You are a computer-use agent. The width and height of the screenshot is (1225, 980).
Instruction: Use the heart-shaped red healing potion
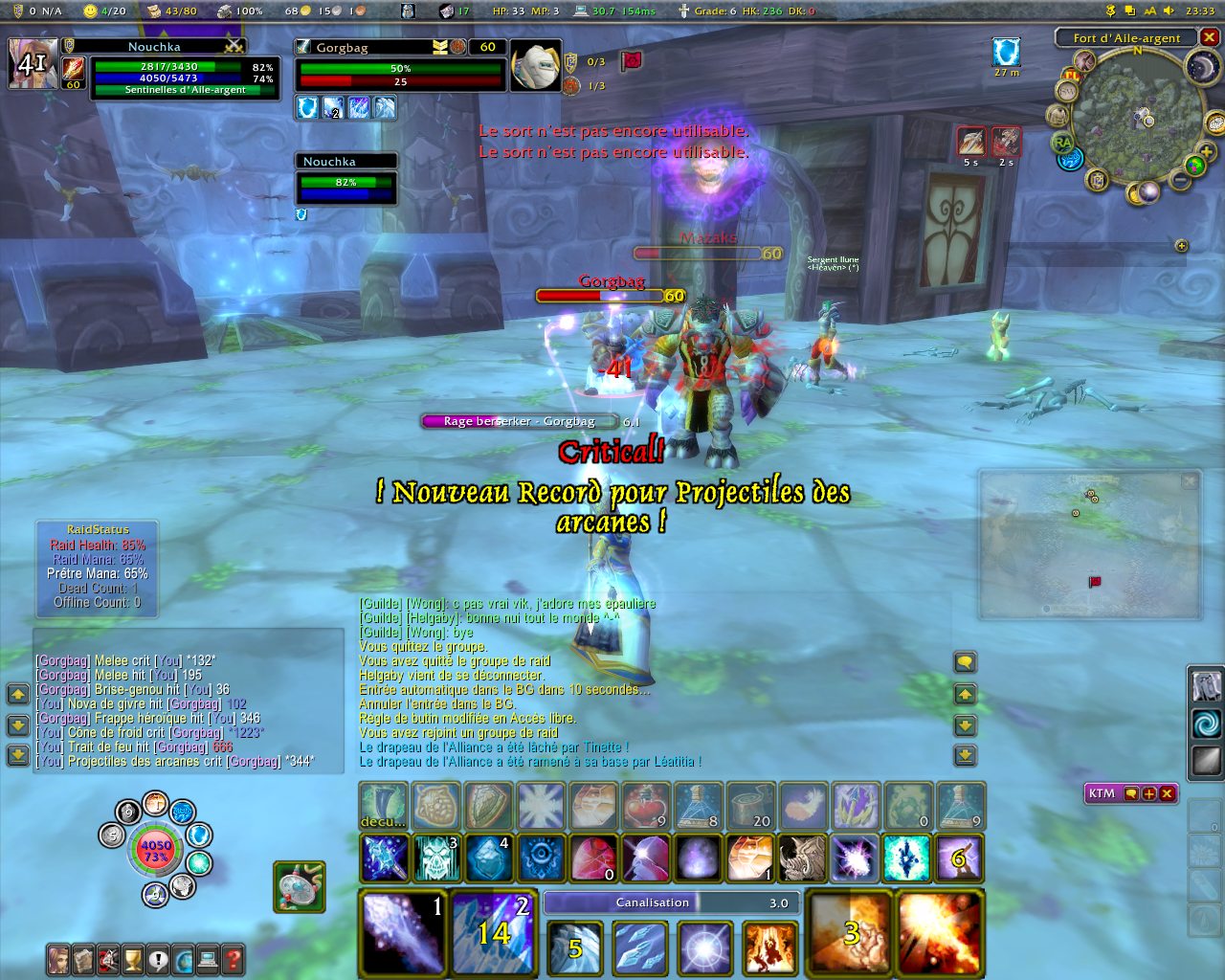(645, 806)
